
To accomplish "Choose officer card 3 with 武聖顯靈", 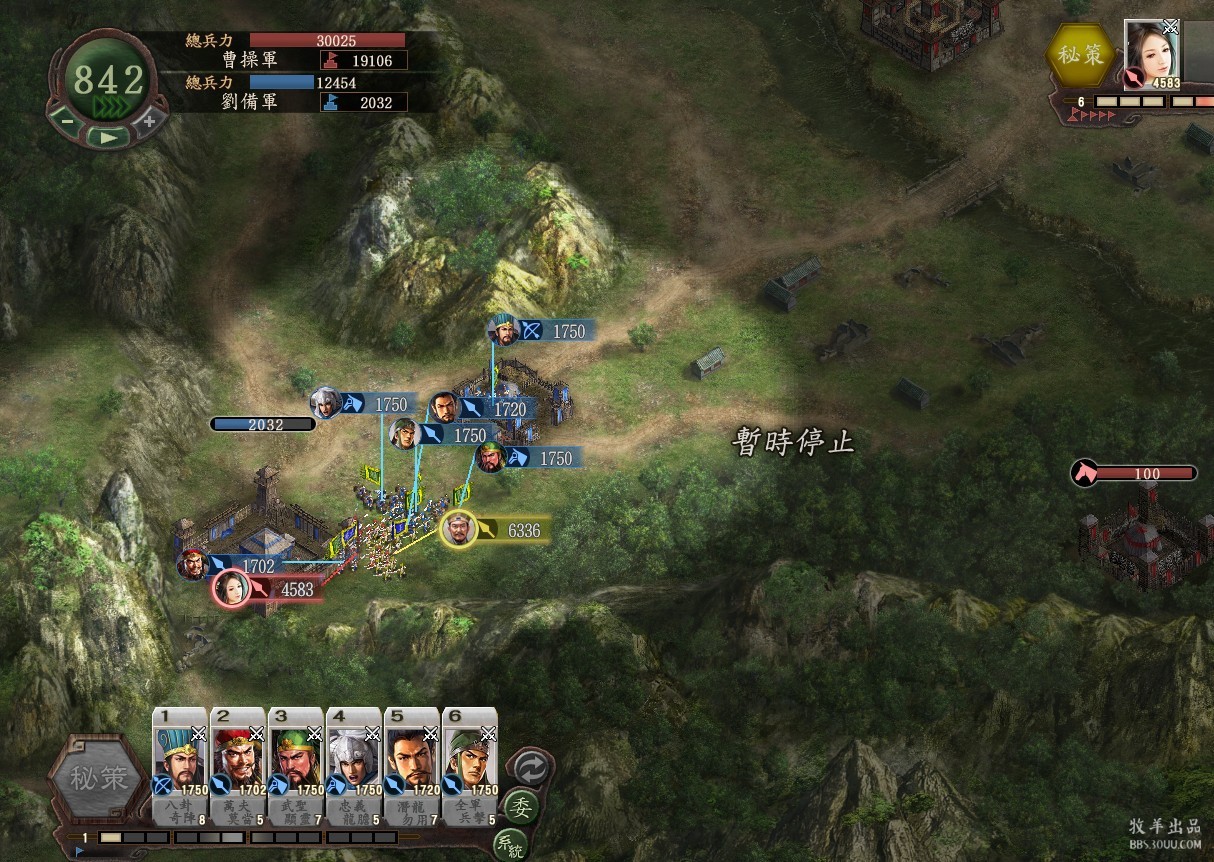I will point(297,766).
